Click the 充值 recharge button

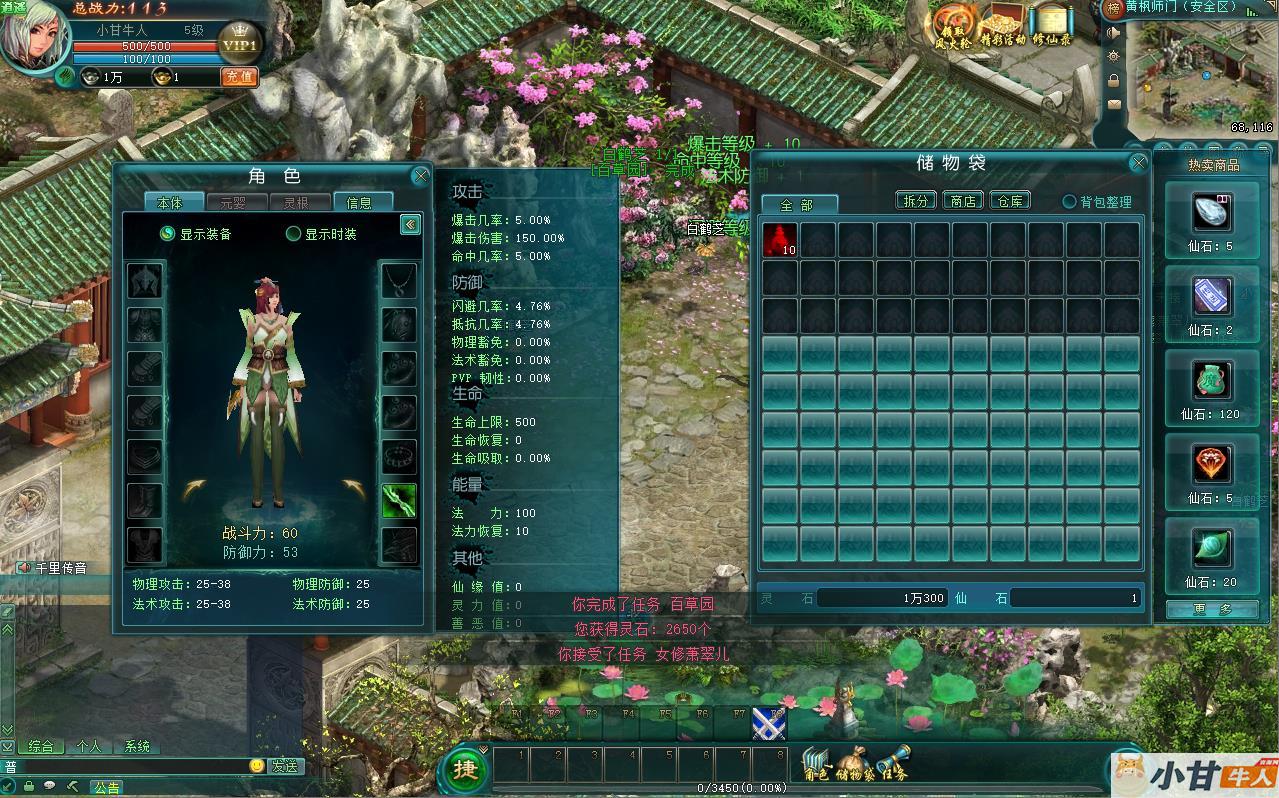239,77
